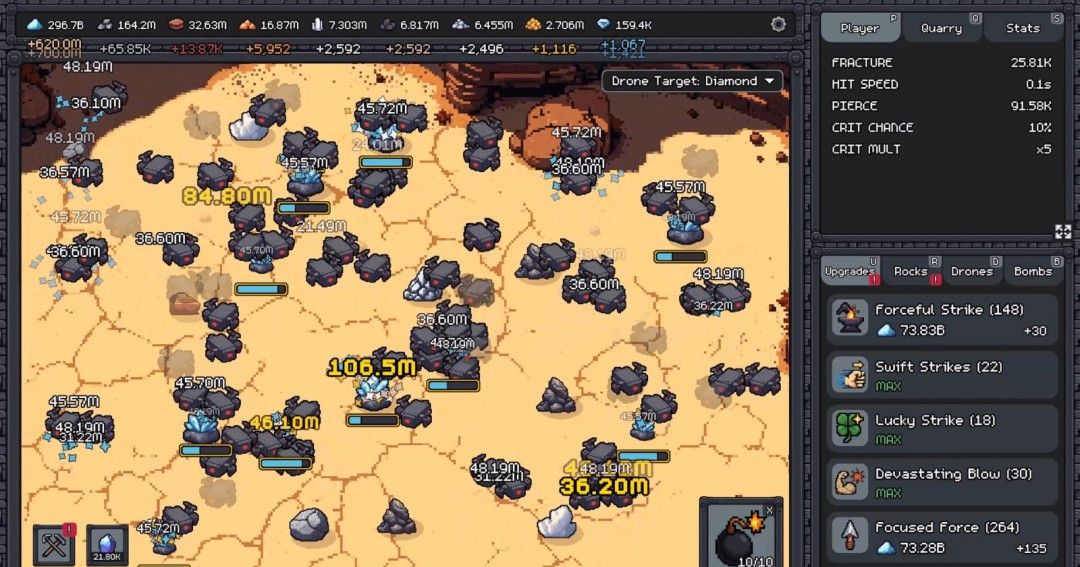The height and width of the screenshot is (567, 1080).
Task: Use the bomb ability button
Action: tap(738, 535)
